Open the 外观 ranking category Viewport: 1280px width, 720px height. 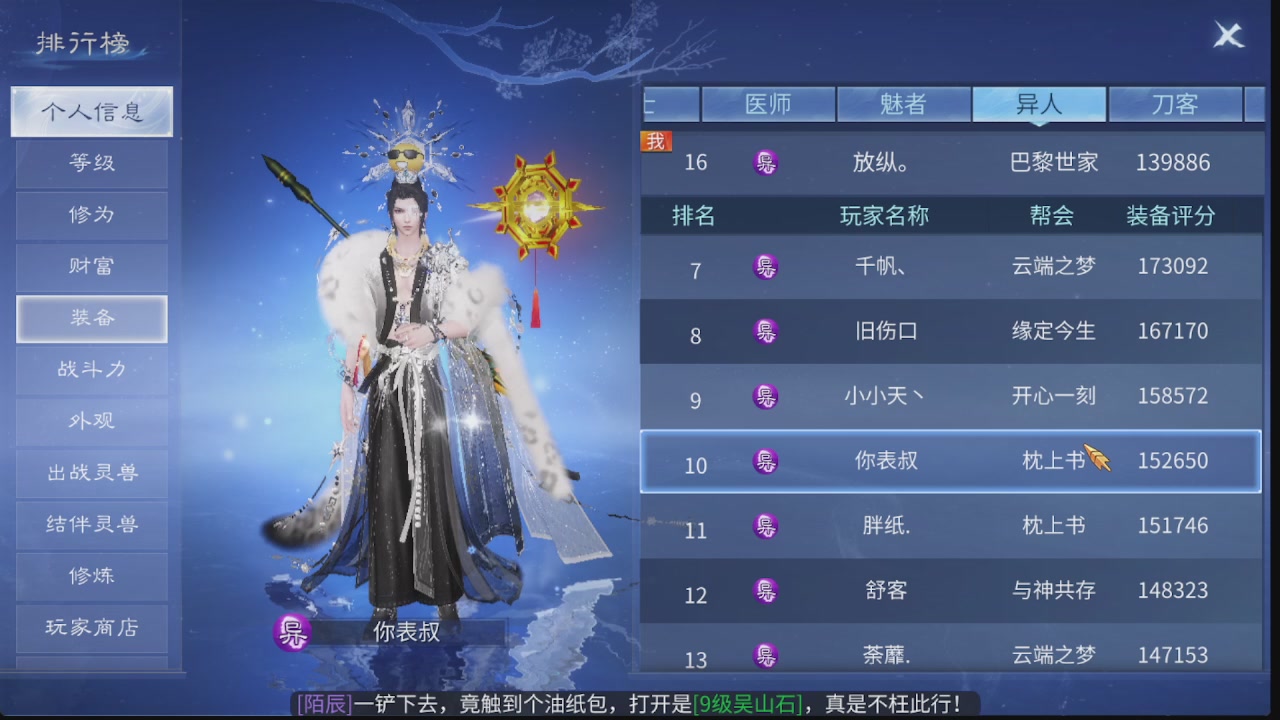click(92, 422)
